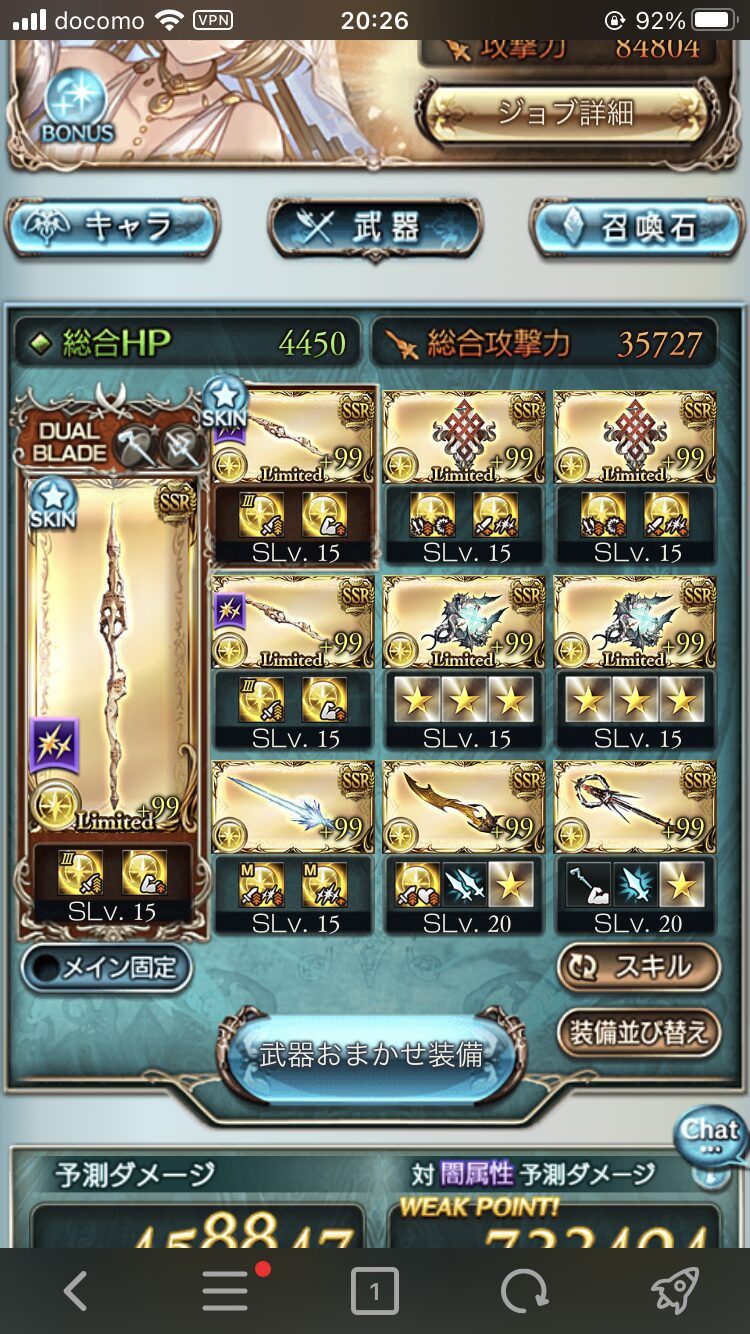The height and width of the screenshot is (1334, 750).
Task: Open the ジョブ詳細 job details
Action: coord(567,113)
